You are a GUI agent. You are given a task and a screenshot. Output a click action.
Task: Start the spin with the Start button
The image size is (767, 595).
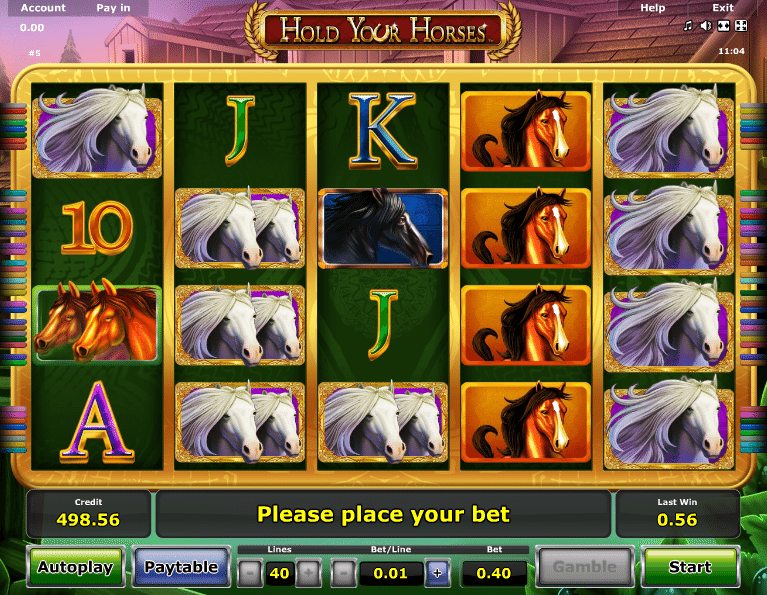point(689,567)
